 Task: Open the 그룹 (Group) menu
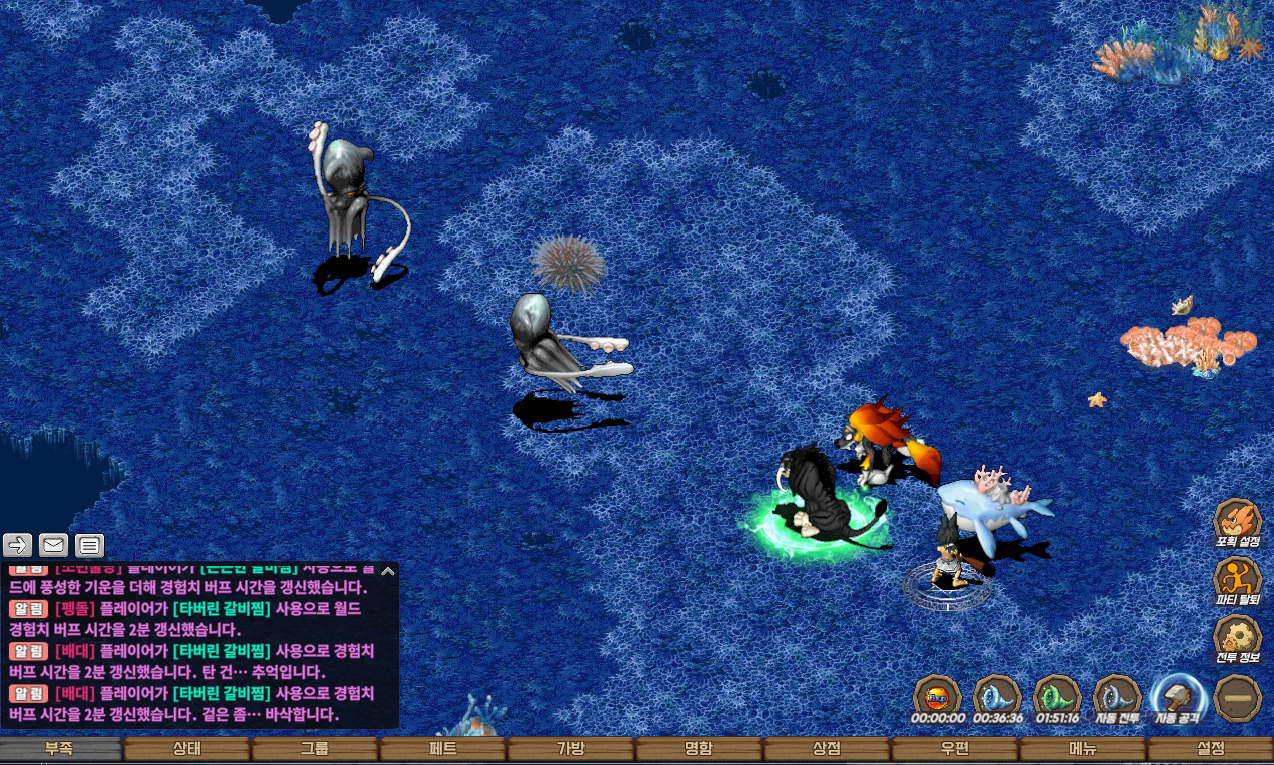[315, 748]
